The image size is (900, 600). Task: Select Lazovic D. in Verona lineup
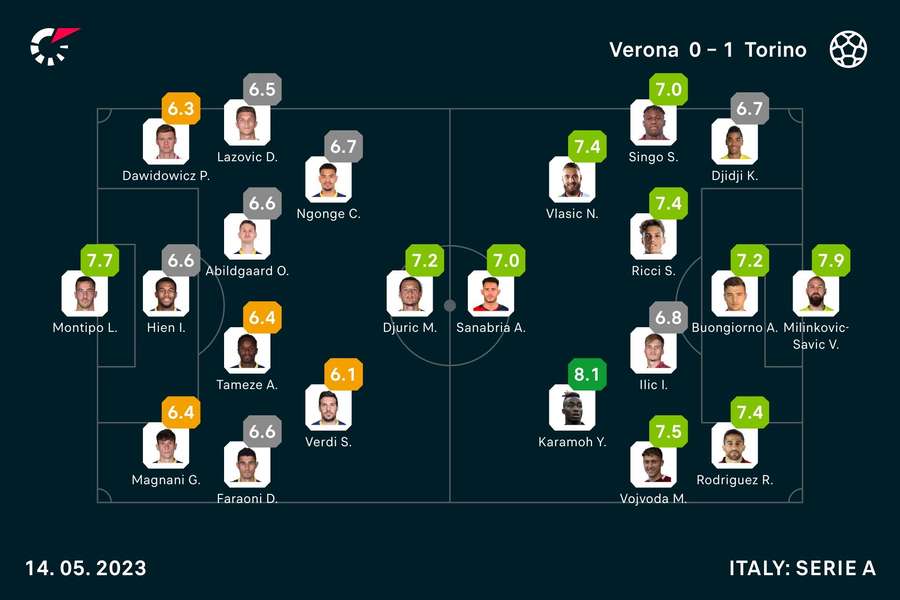(x=247, y=123)
